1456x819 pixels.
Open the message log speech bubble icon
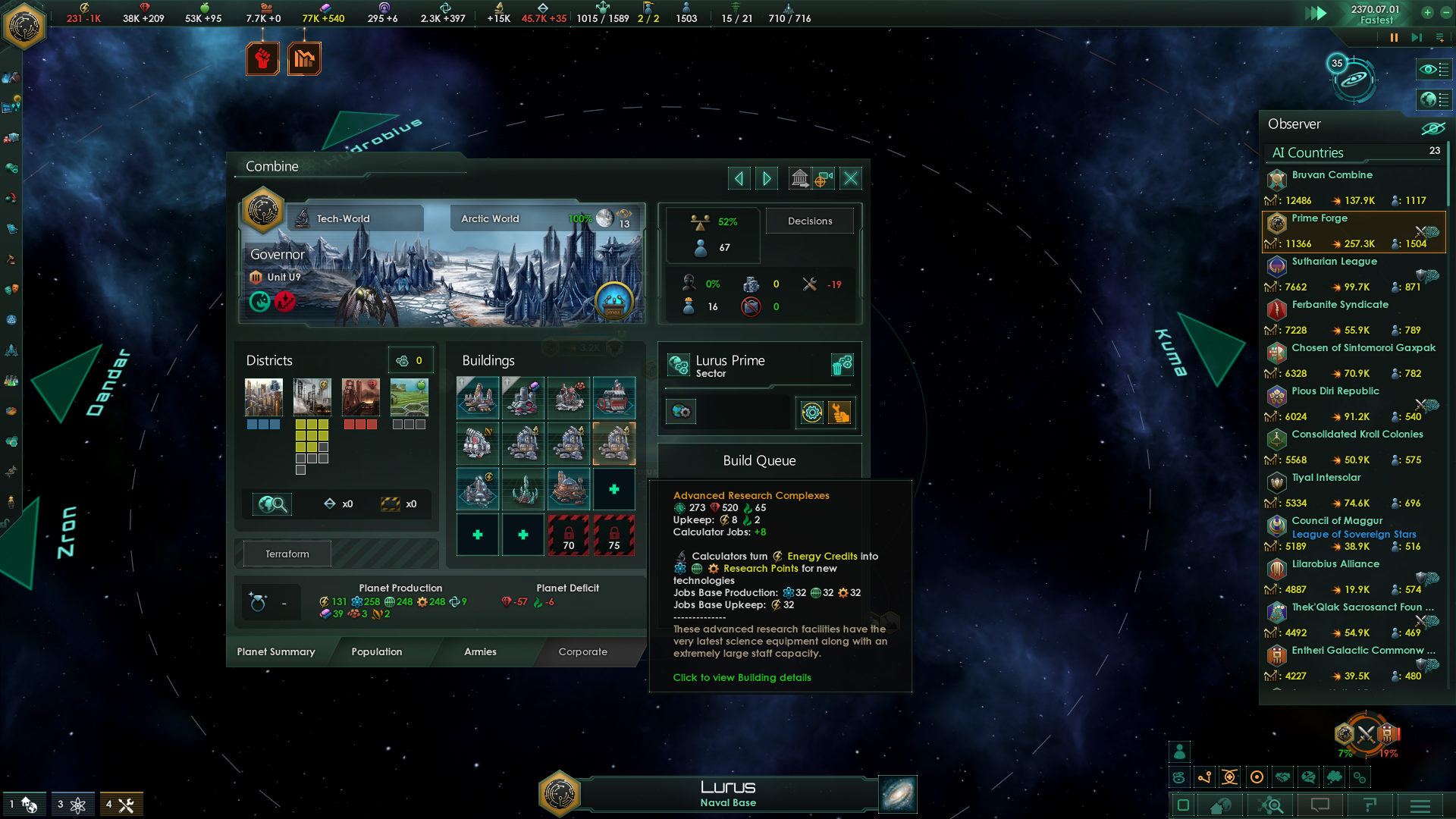[x=1319, y=805]
